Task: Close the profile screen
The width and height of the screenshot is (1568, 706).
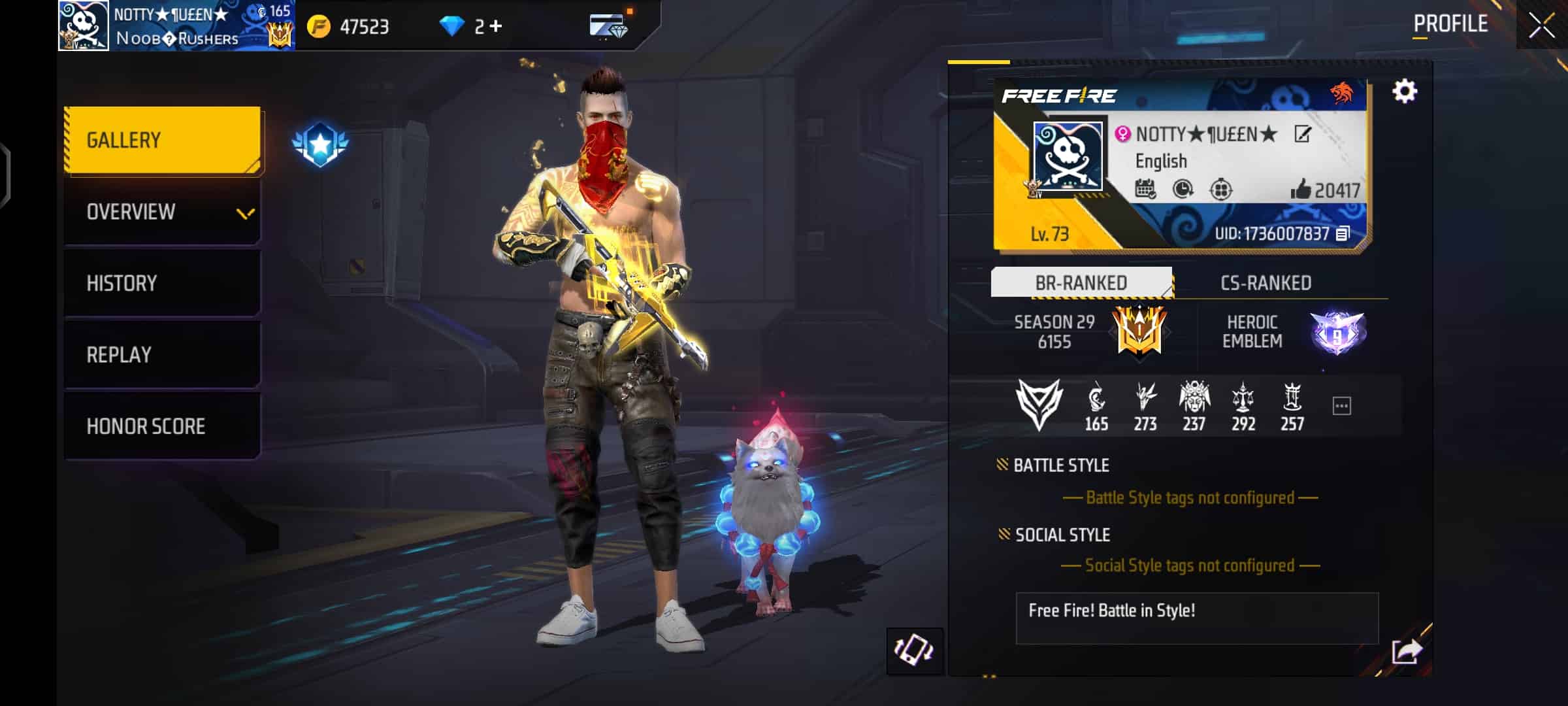Action: [1542, 26]
